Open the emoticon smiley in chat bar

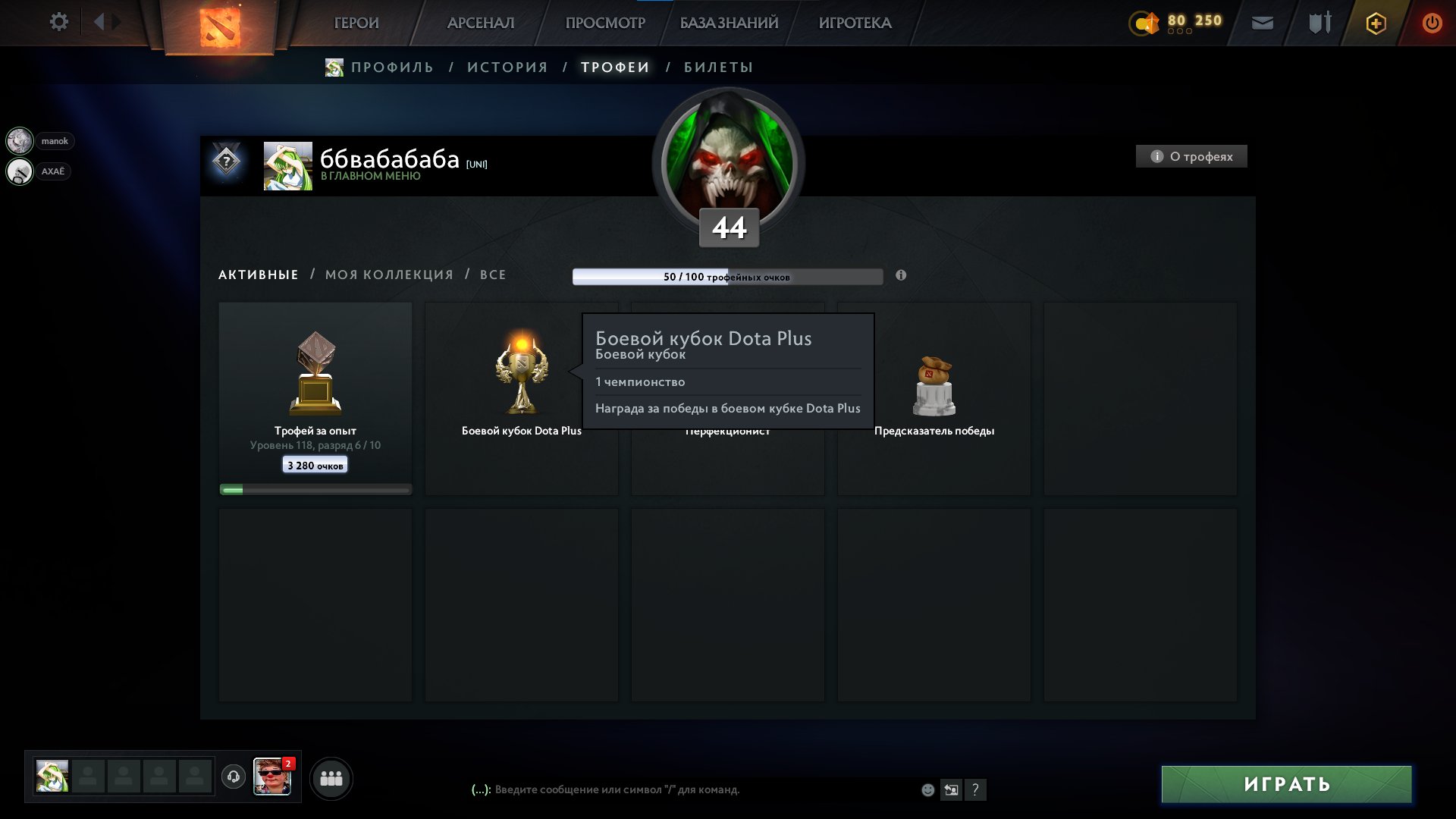[x=927, y=789]
